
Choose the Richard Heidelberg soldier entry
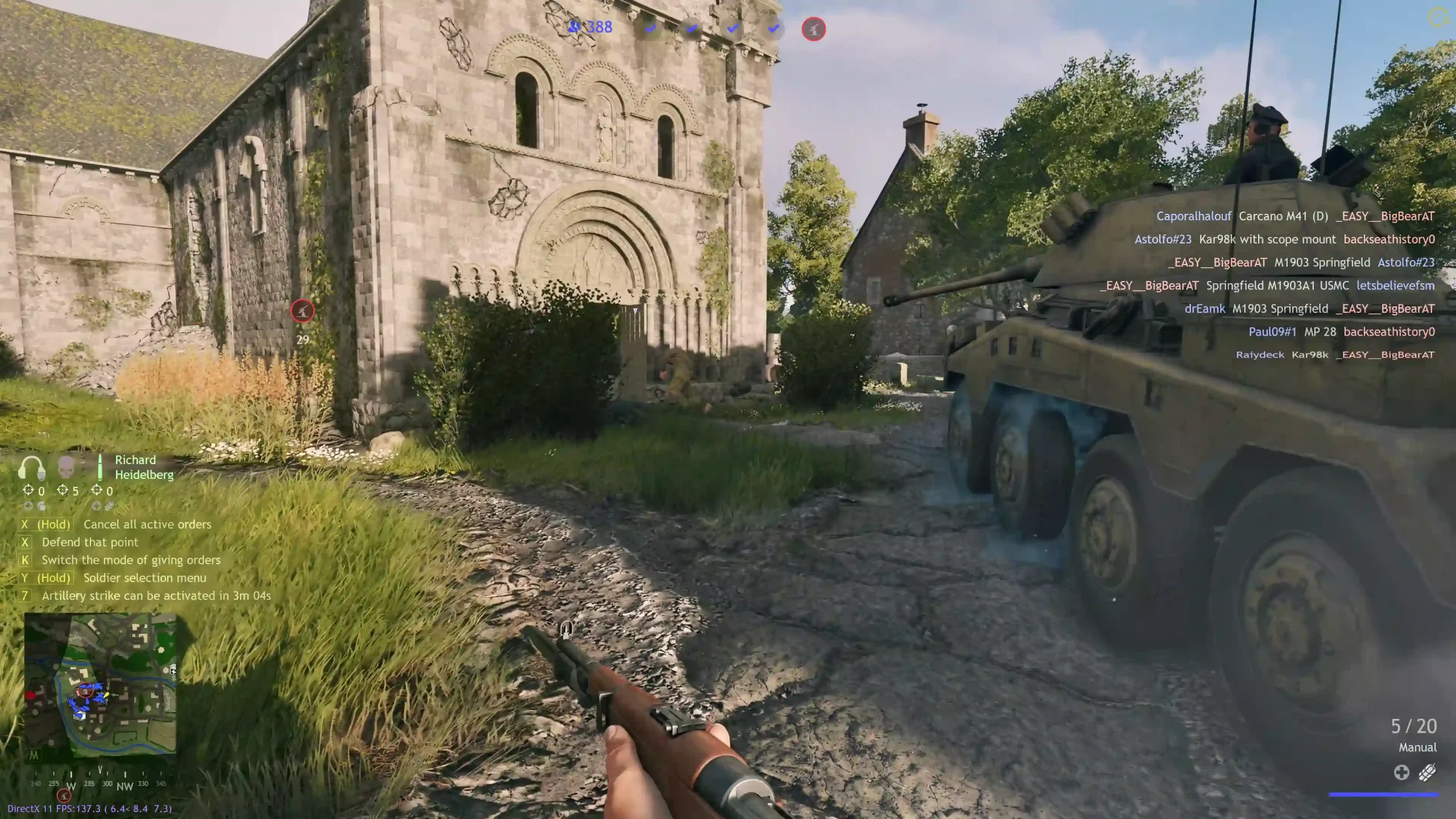144,467
